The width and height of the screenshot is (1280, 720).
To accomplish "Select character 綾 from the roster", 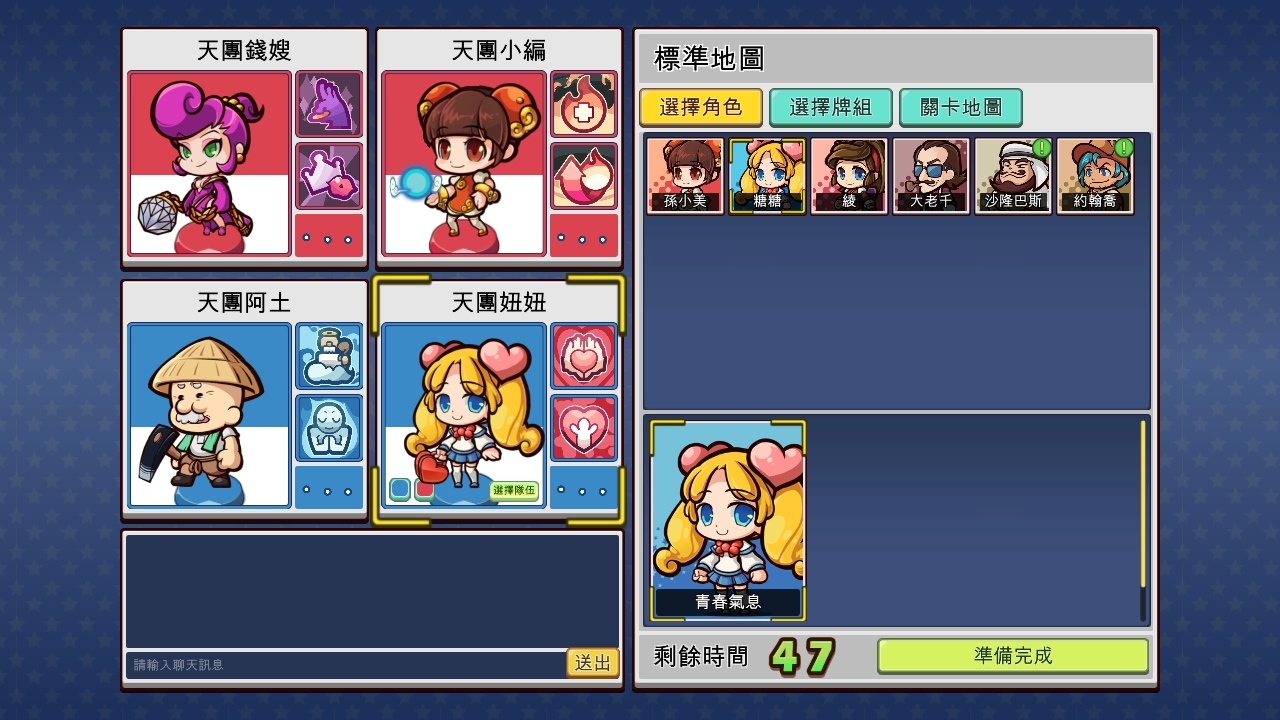I will pos(849,175).
